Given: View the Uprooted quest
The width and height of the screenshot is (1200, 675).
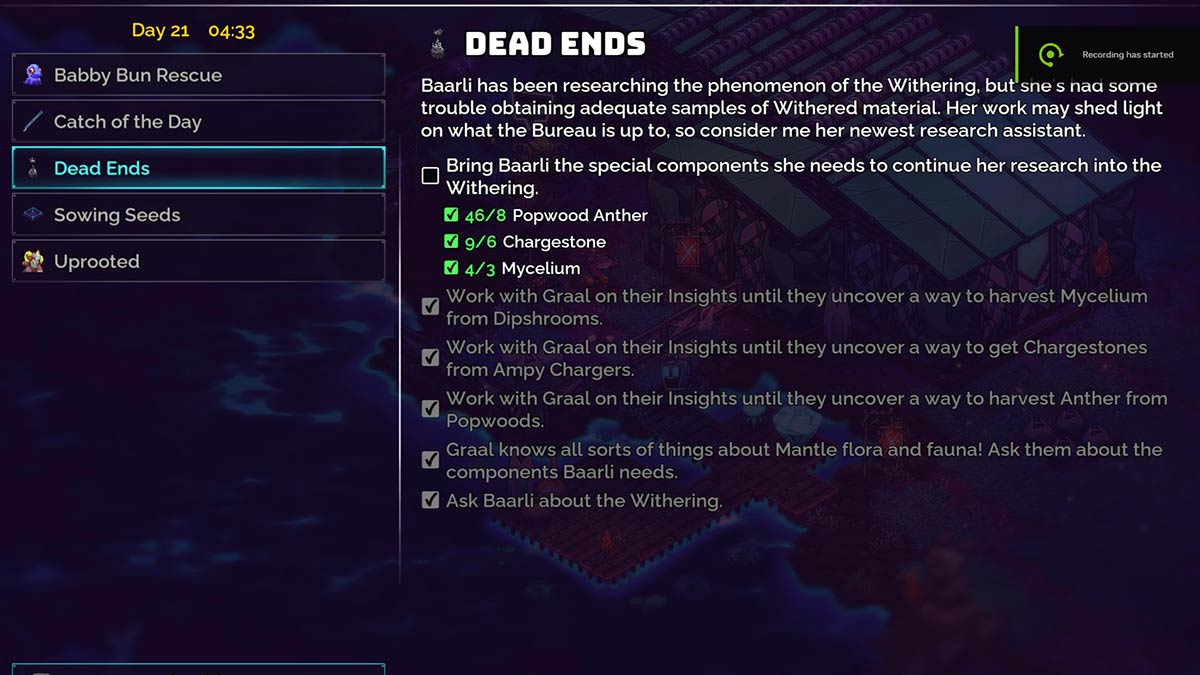Looking at the screenshot, I should [198, 261].
